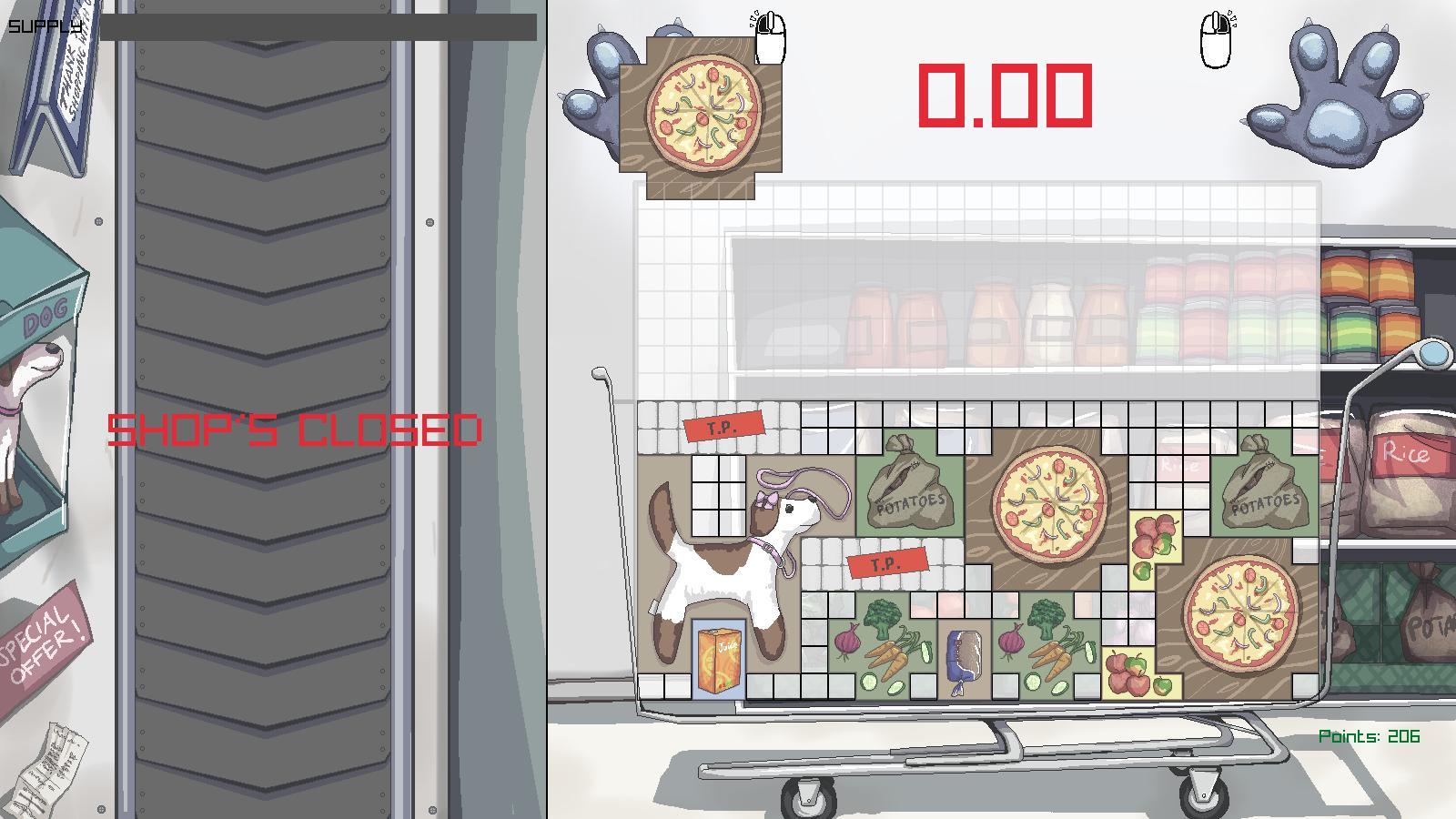Click the frozen chicken leg among the vegetables
This screenshot has width=1456, height=819.
[x=966, y=655]
